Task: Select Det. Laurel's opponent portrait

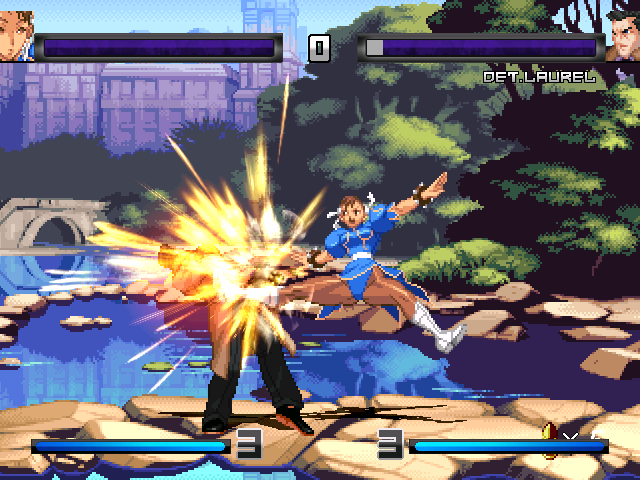Action: click(622, 37)
